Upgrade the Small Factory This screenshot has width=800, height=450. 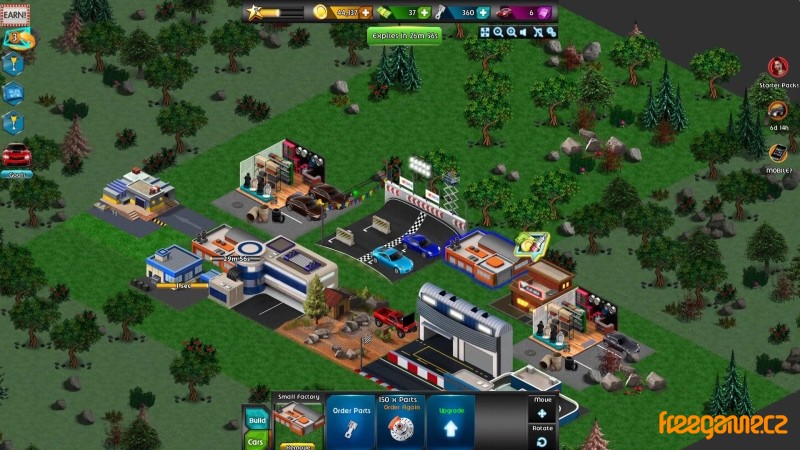(450, 420)
